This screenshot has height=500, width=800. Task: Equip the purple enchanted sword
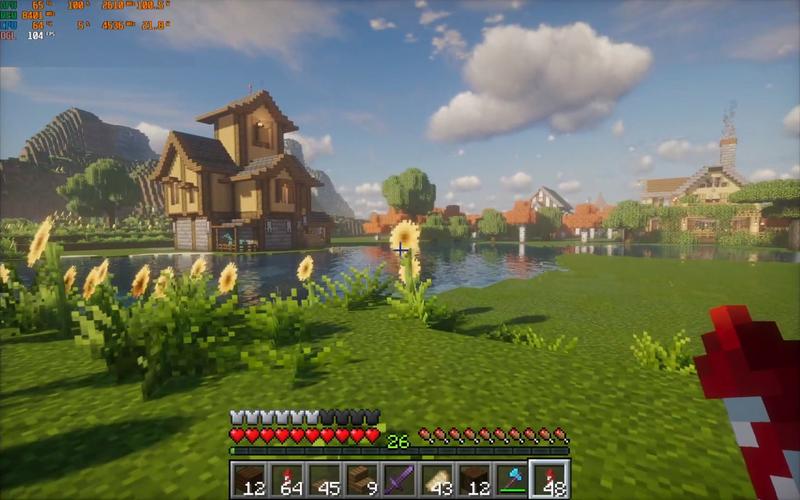coord(400,479)
